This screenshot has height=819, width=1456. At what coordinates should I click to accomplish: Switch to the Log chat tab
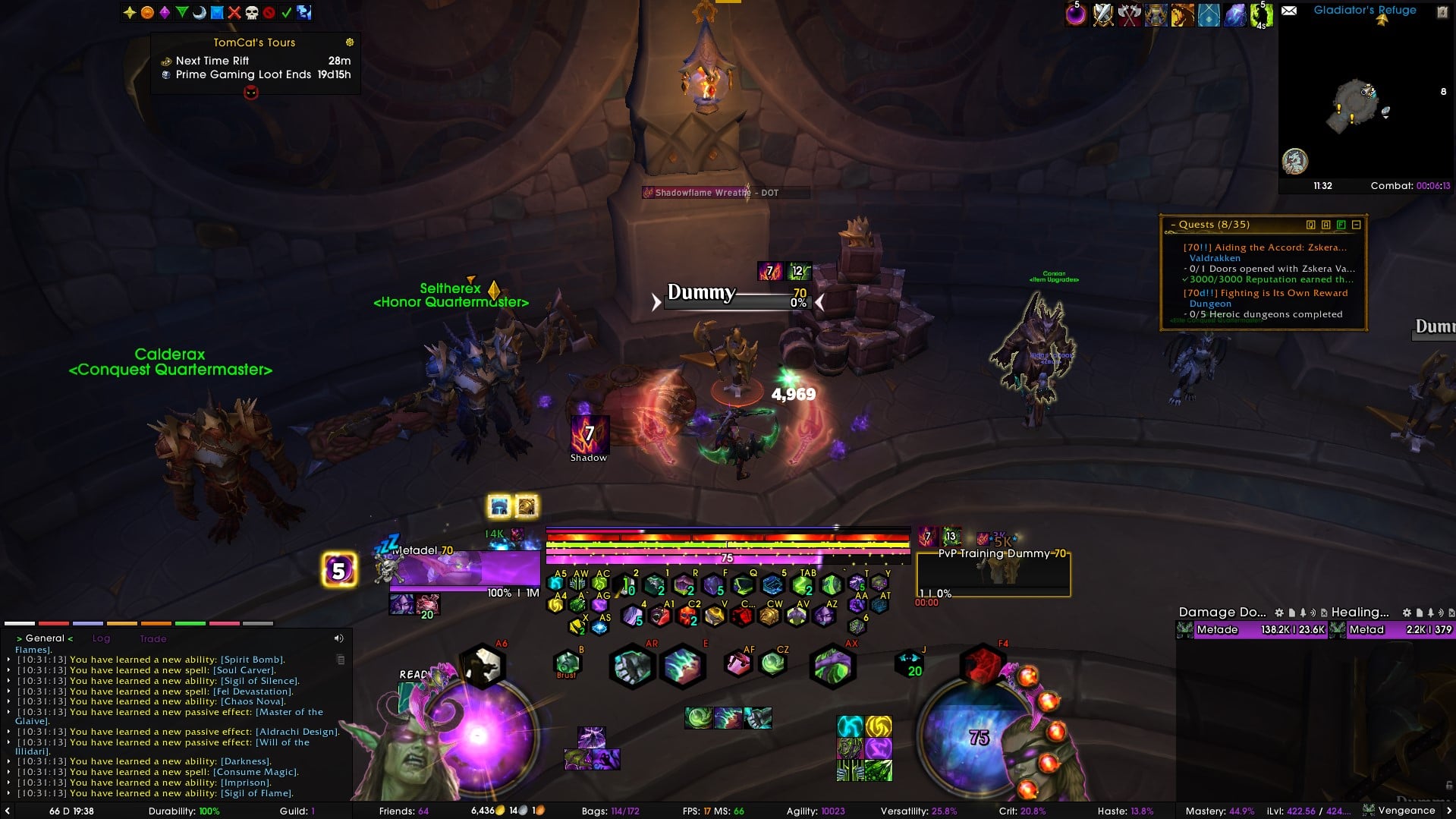pos(101,639)
